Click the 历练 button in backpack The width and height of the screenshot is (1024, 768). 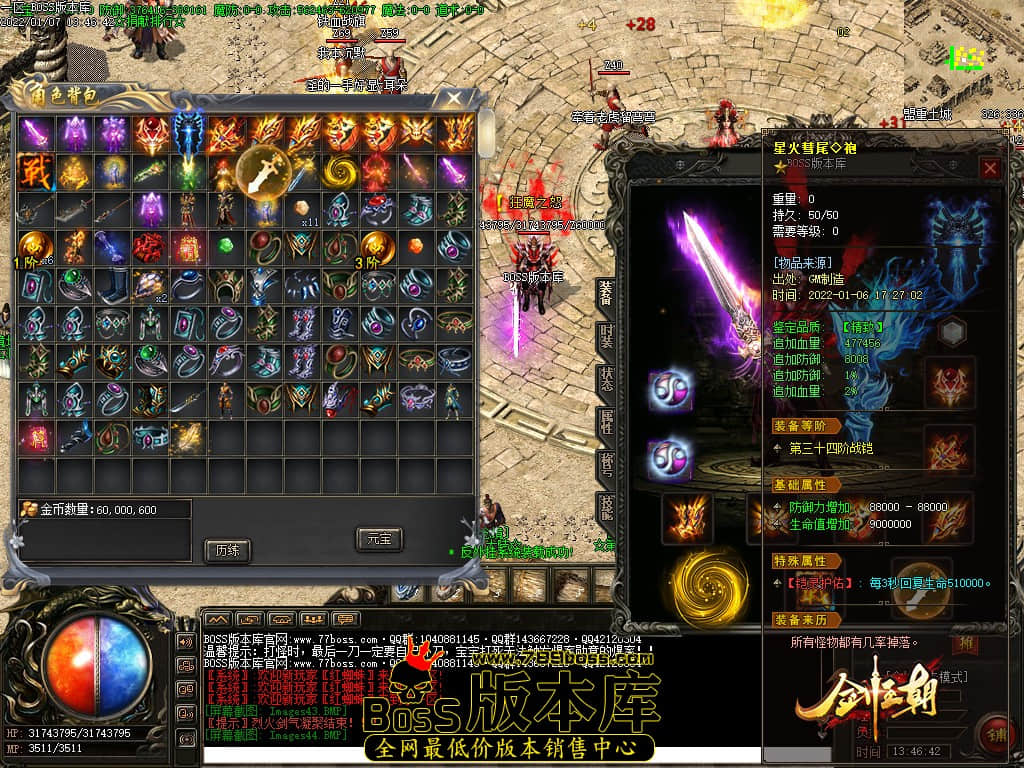point(226,550)
